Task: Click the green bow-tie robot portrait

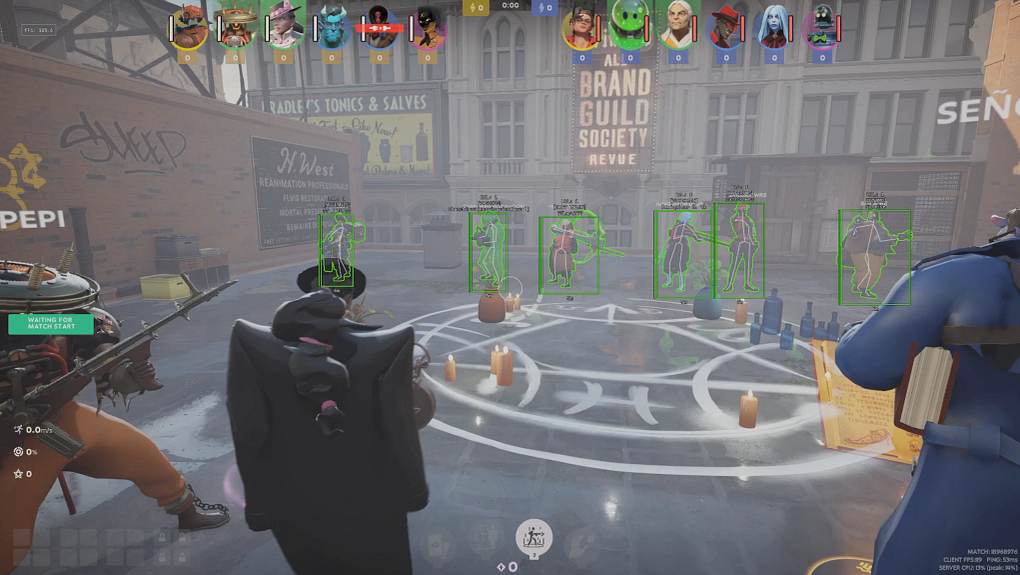Action: 822,28
